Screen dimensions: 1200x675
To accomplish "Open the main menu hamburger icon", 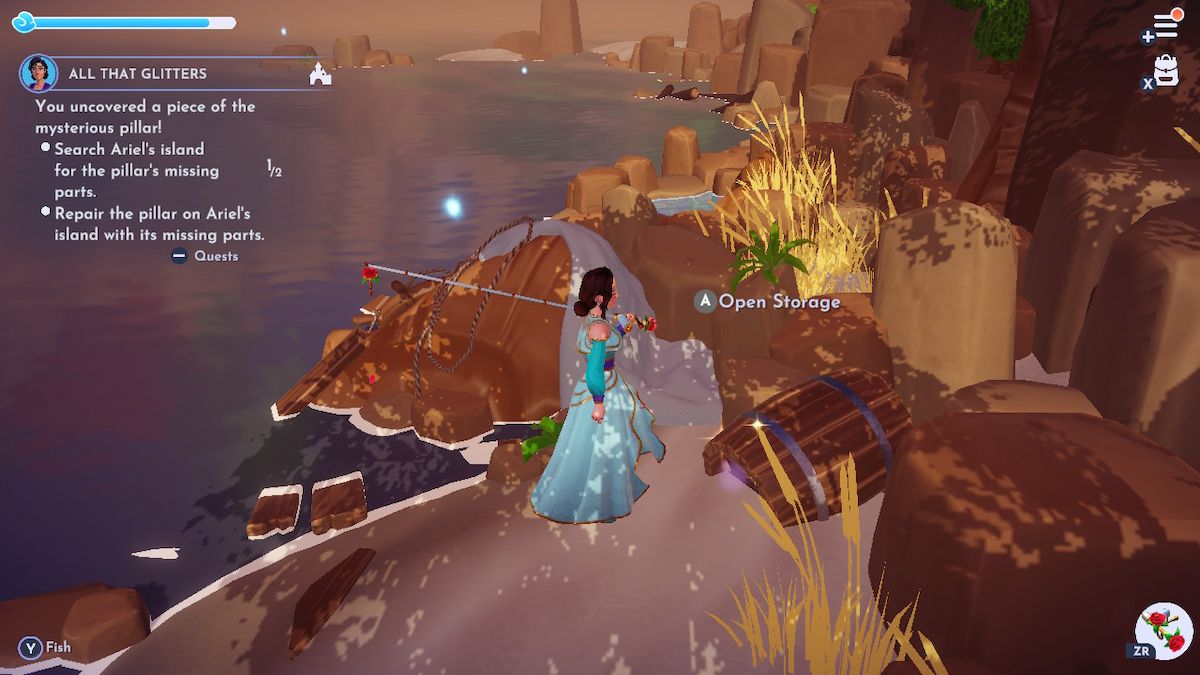I will click(1166, 25).
